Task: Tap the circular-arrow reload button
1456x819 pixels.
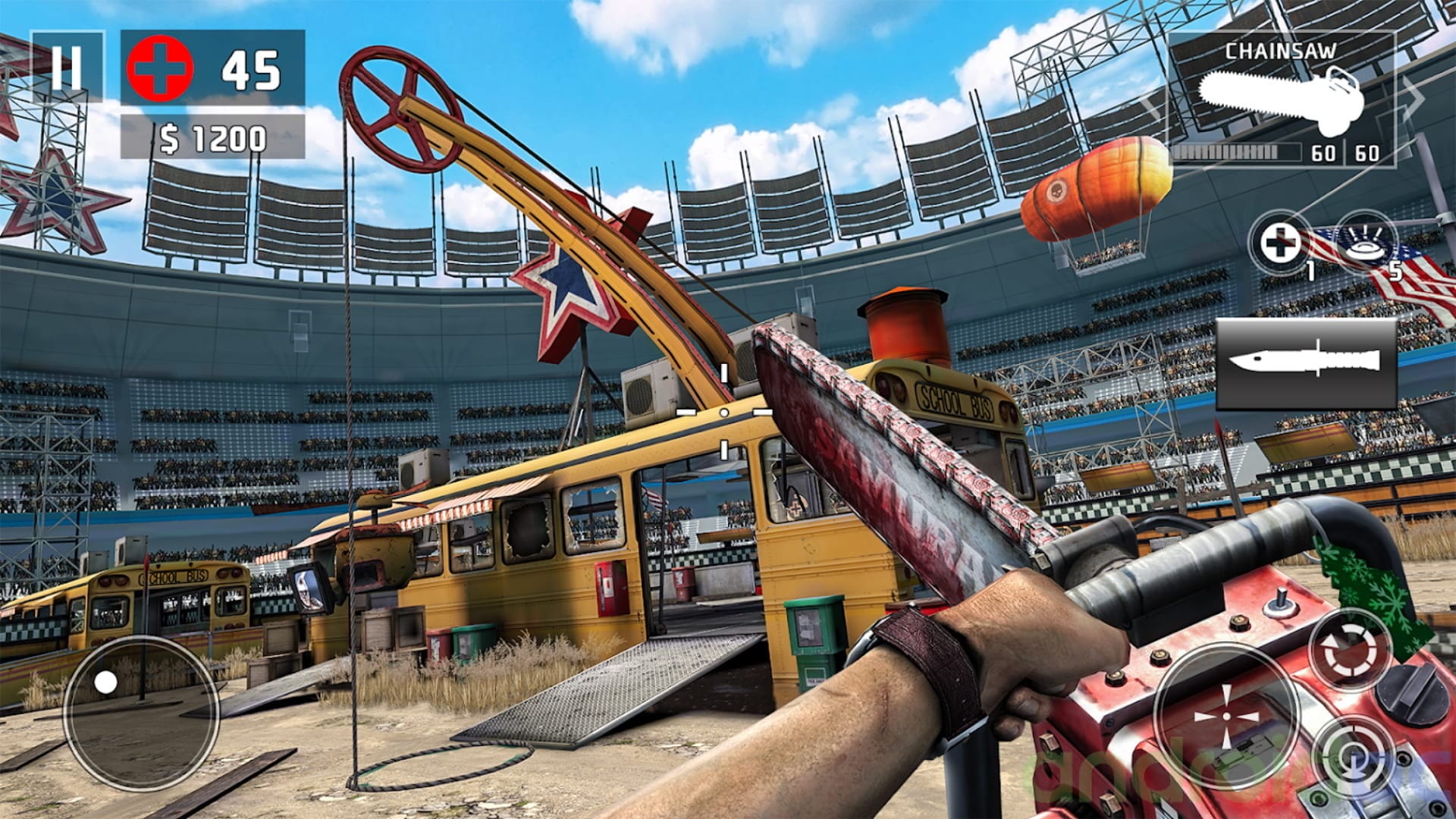Action: coord(1349,650)
